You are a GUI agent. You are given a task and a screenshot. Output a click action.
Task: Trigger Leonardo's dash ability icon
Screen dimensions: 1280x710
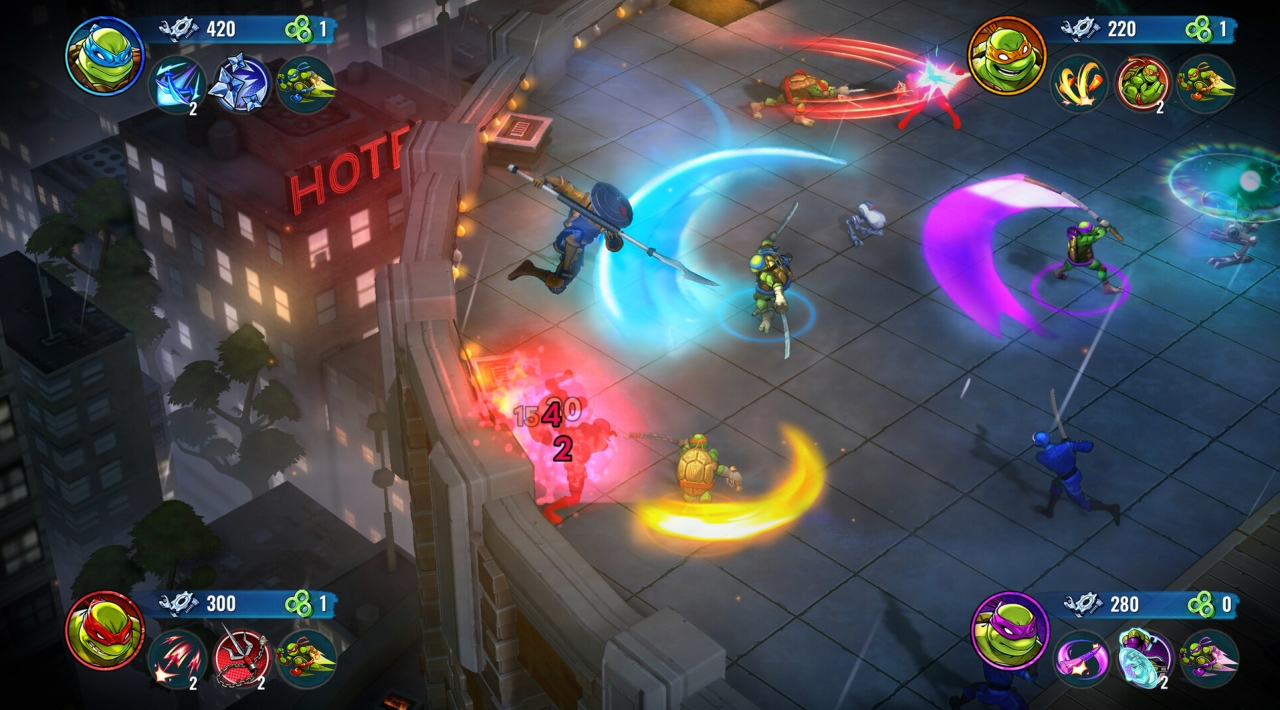[x=305, y=84]
